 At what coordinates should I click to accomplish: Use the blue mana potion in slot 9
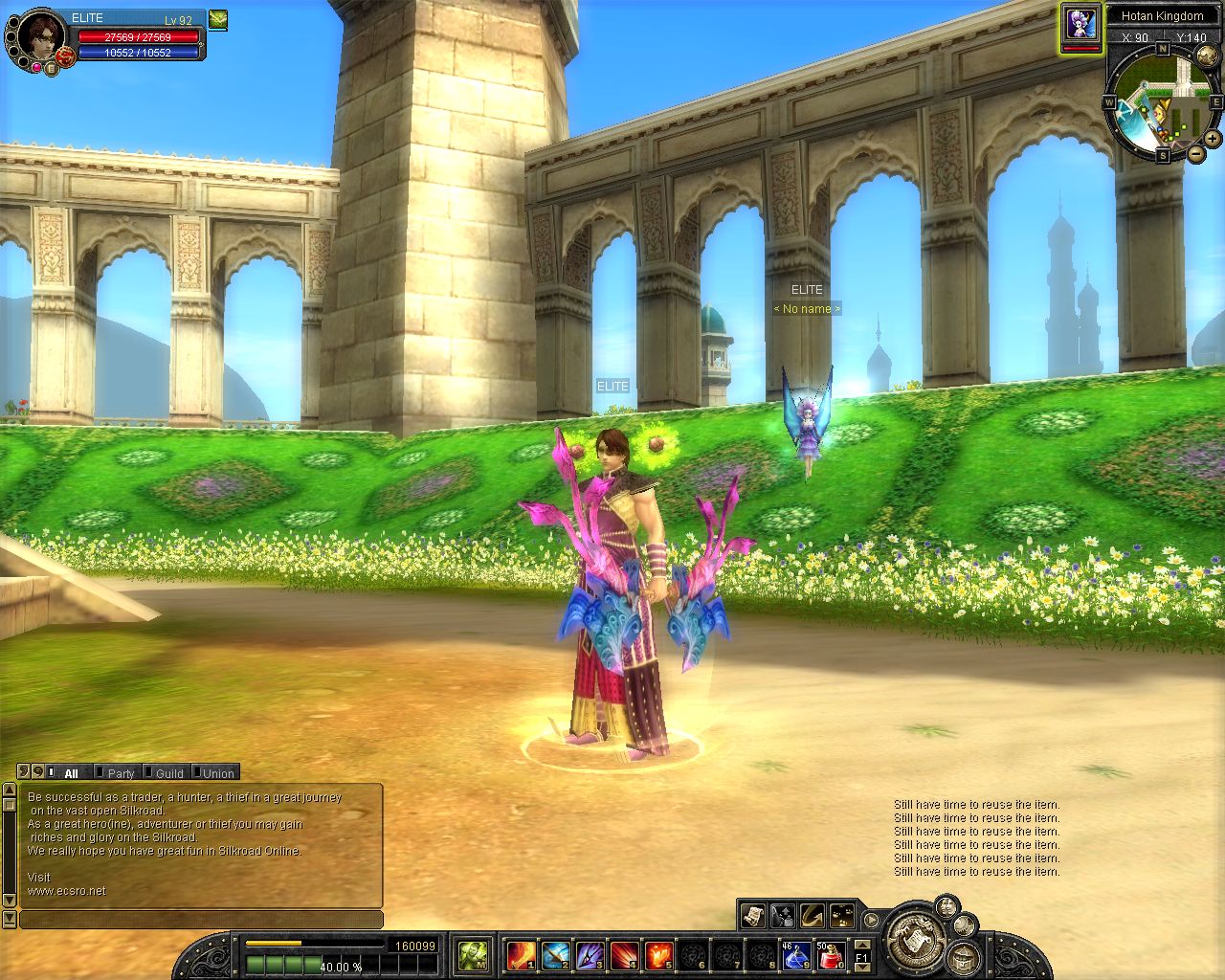pyautogui.click(x=796, y=954)
